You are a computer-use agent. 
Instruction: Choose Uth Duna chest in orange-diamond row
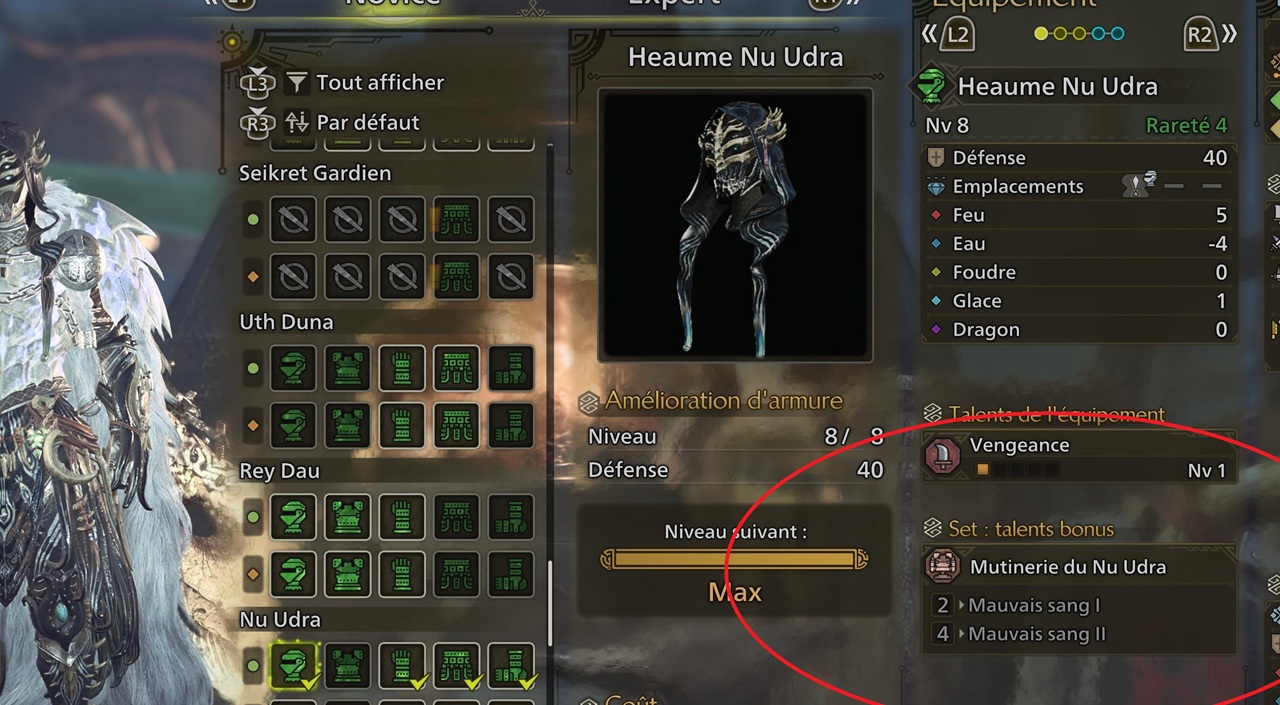pos(348,423)
